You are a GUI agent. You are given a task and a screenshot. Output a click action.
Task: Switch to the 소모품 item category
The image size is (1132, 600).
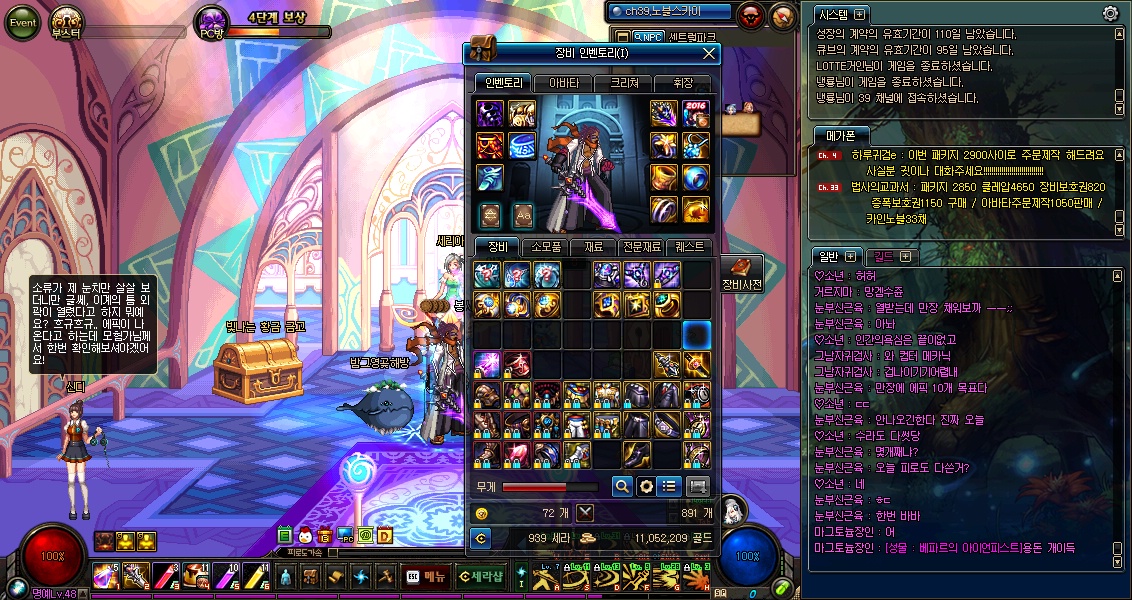point(546,247)
